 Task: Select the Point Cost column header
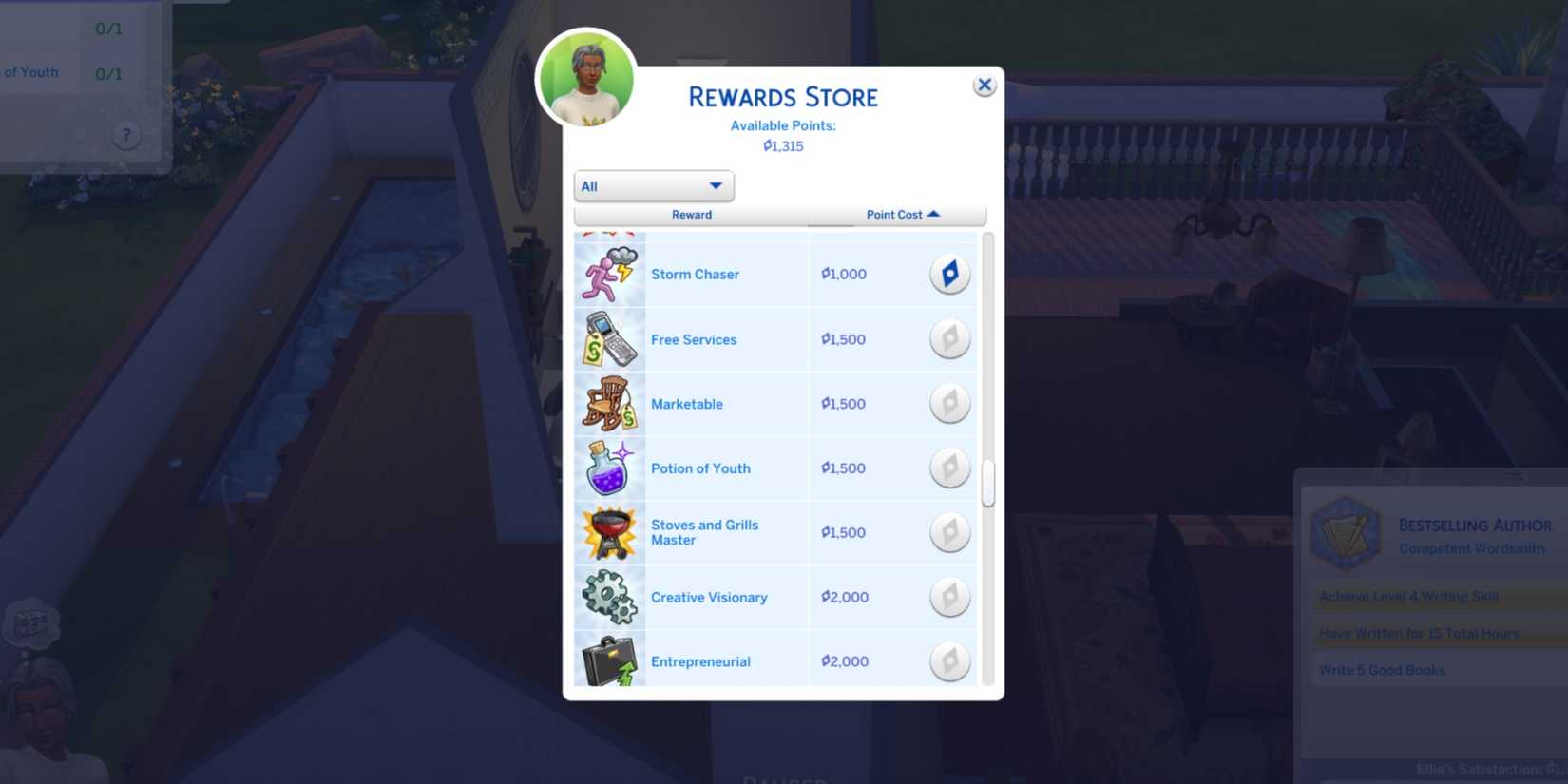click(894, 214)
